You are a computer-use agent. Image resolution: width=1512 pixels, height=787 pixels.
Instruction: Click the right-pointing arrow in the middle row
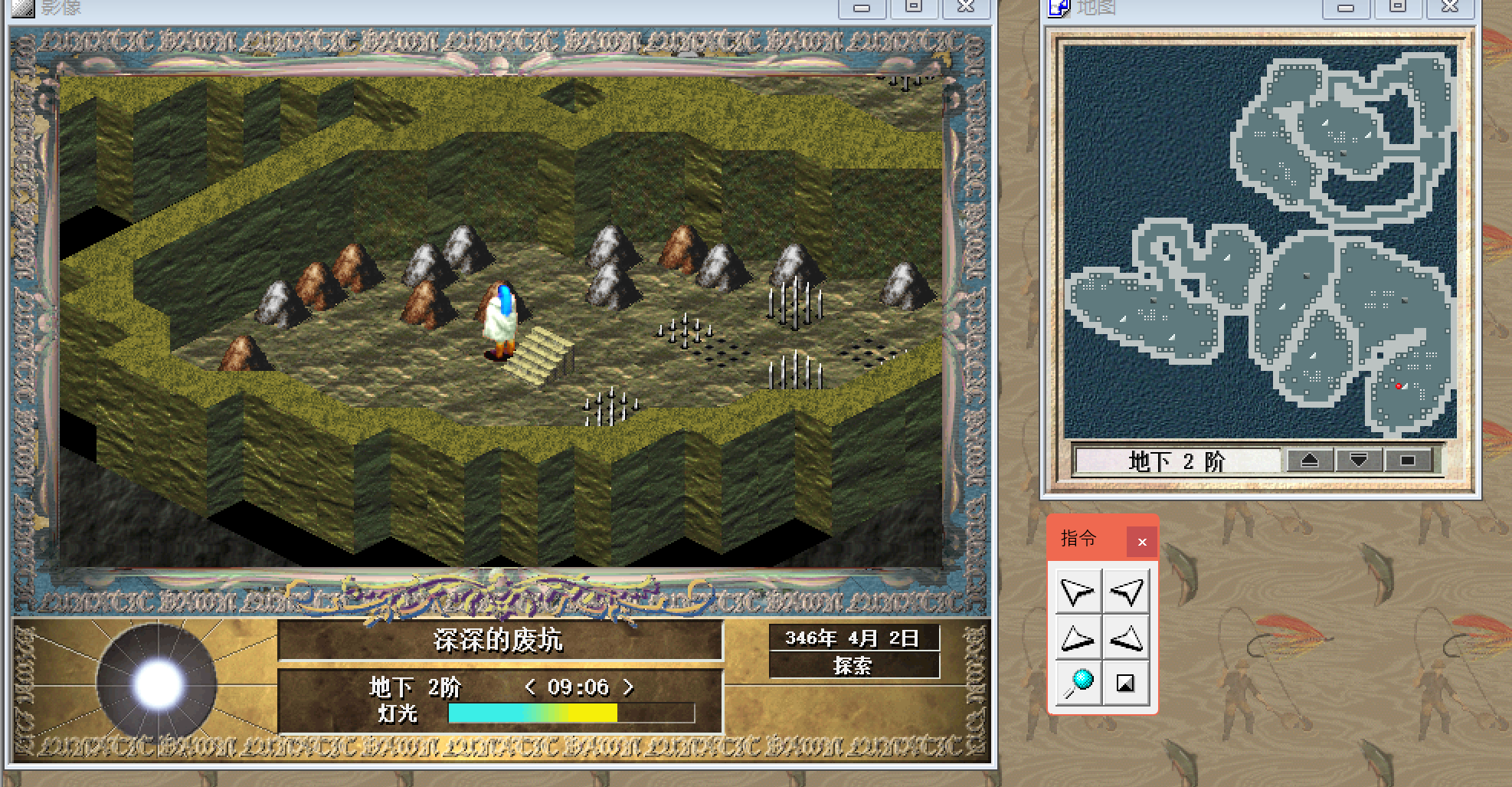pyautogui.click(x=1078, y=638)
